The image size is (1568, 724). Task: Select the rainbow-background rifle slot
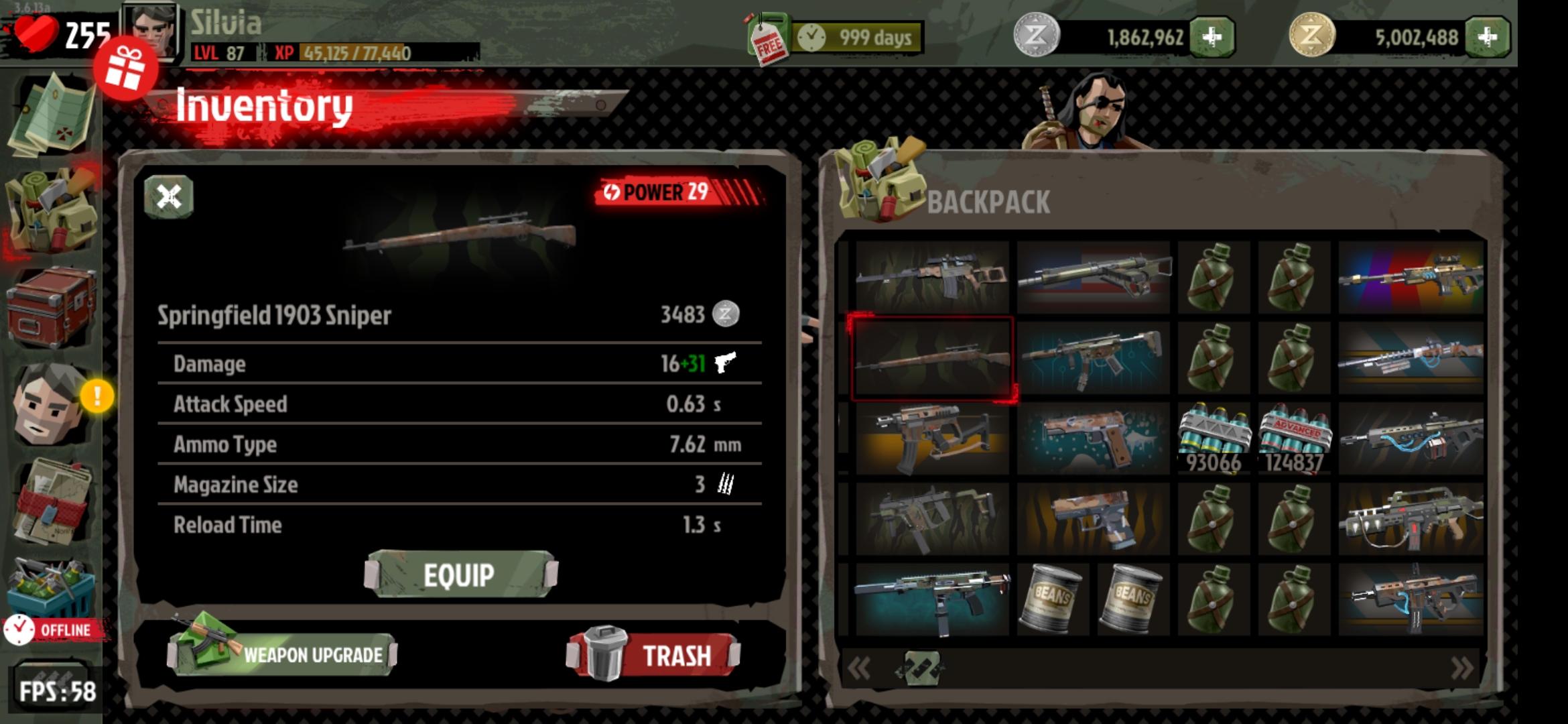[x=1411, y=278]
